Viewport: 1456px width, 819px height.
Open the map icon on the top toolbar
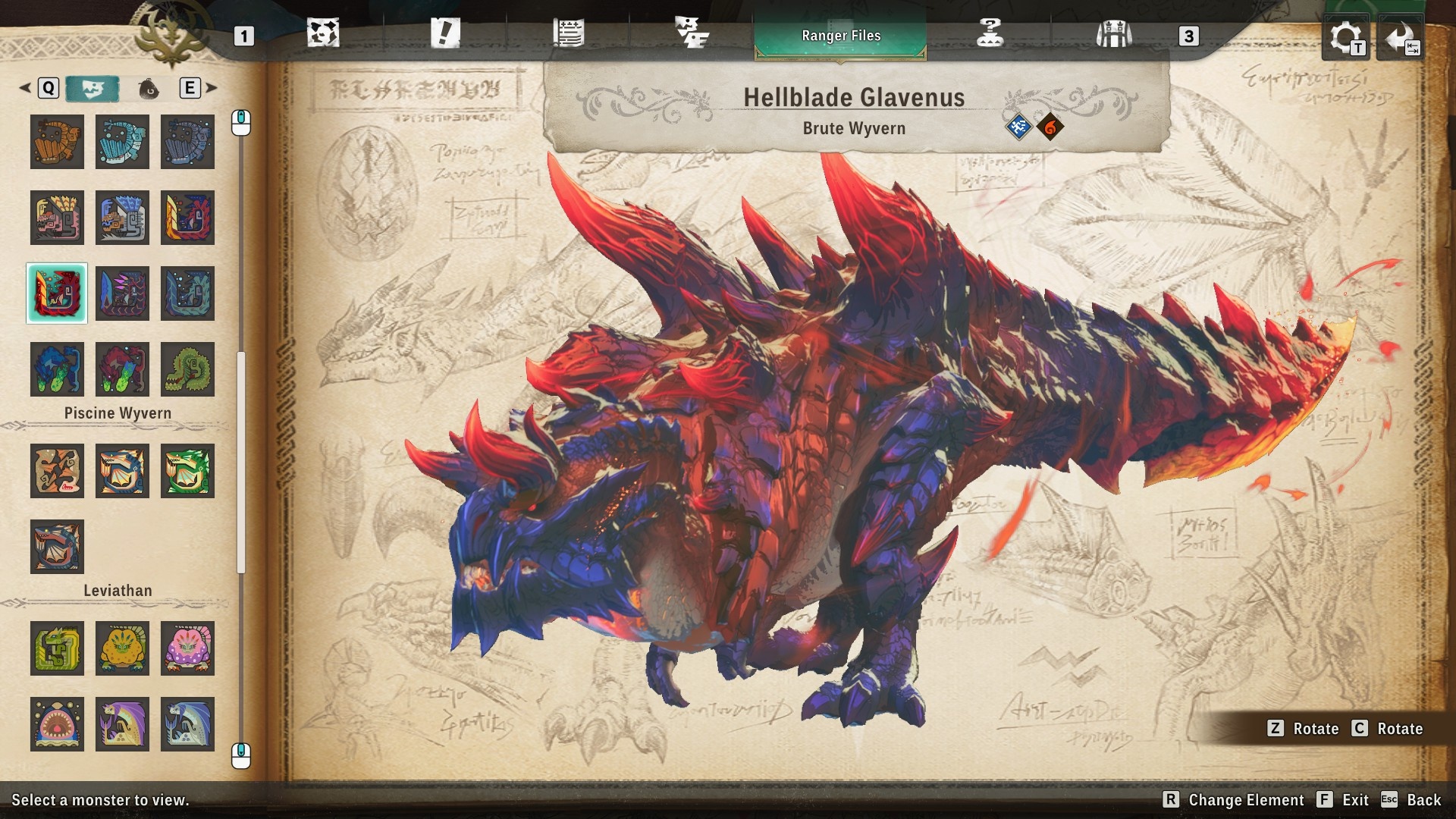point(324,33)
